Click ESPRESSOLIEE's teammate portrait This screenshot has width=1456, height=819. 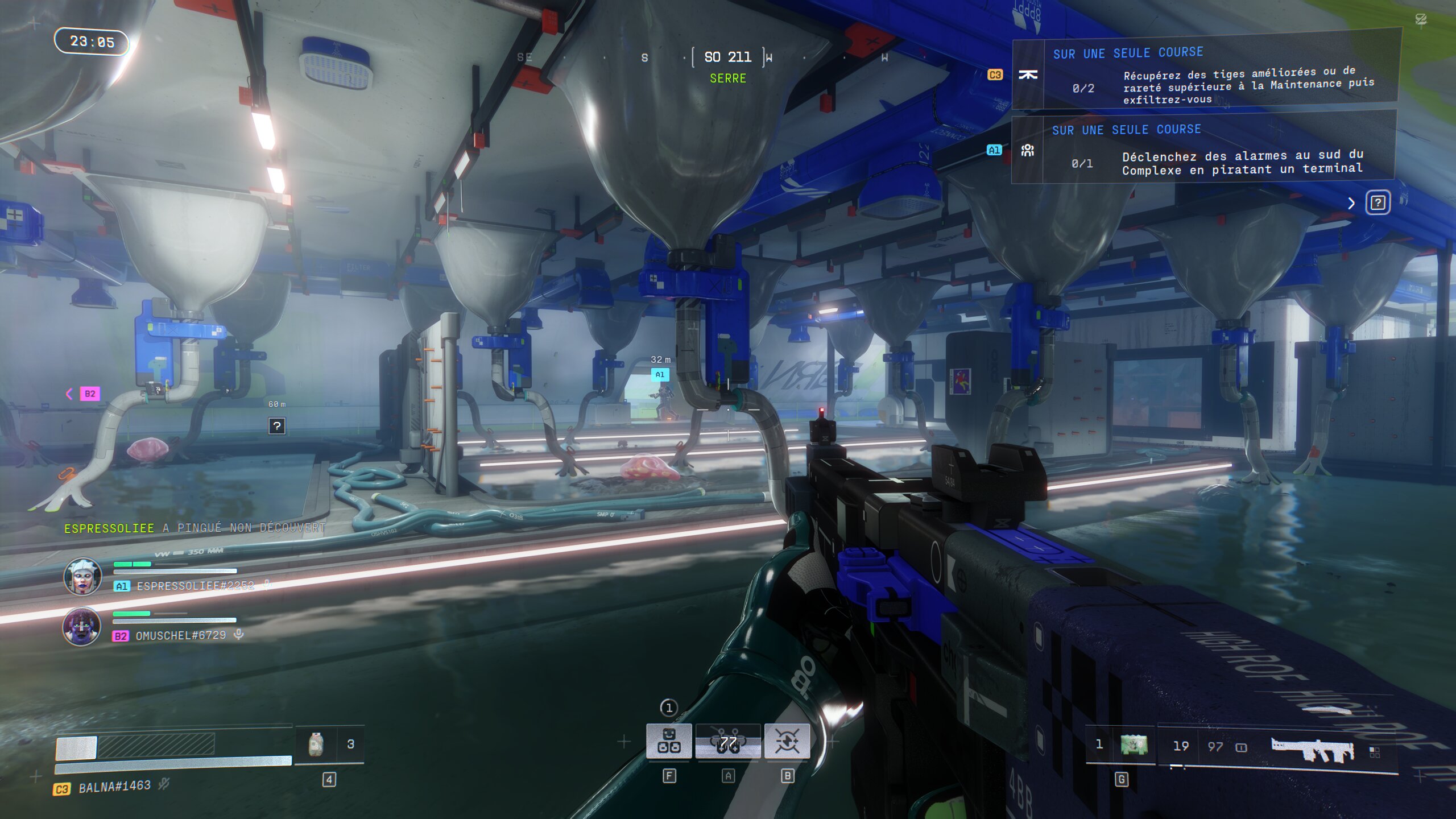(x=82, y=576)
